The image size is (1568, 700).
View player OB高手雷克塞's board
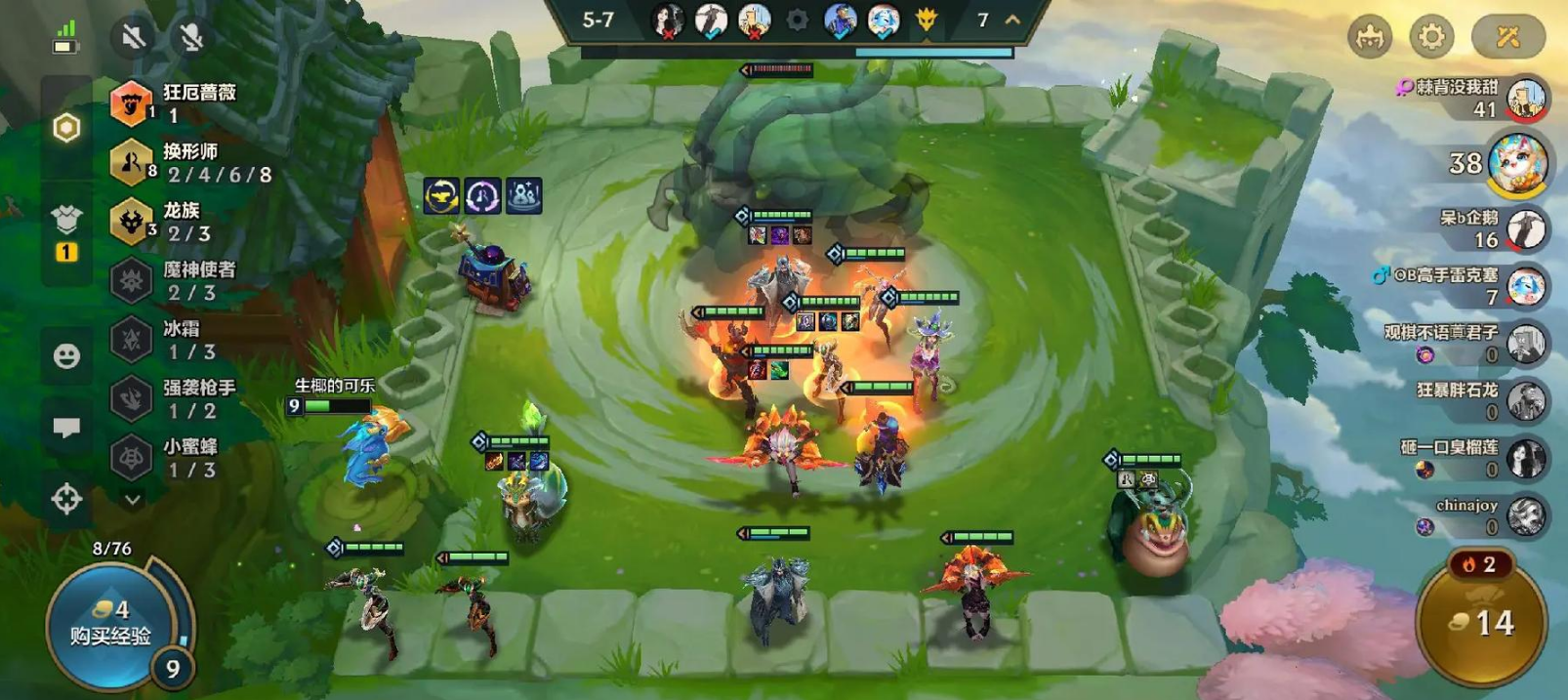pyautogui.click(x=1526, y=286)
